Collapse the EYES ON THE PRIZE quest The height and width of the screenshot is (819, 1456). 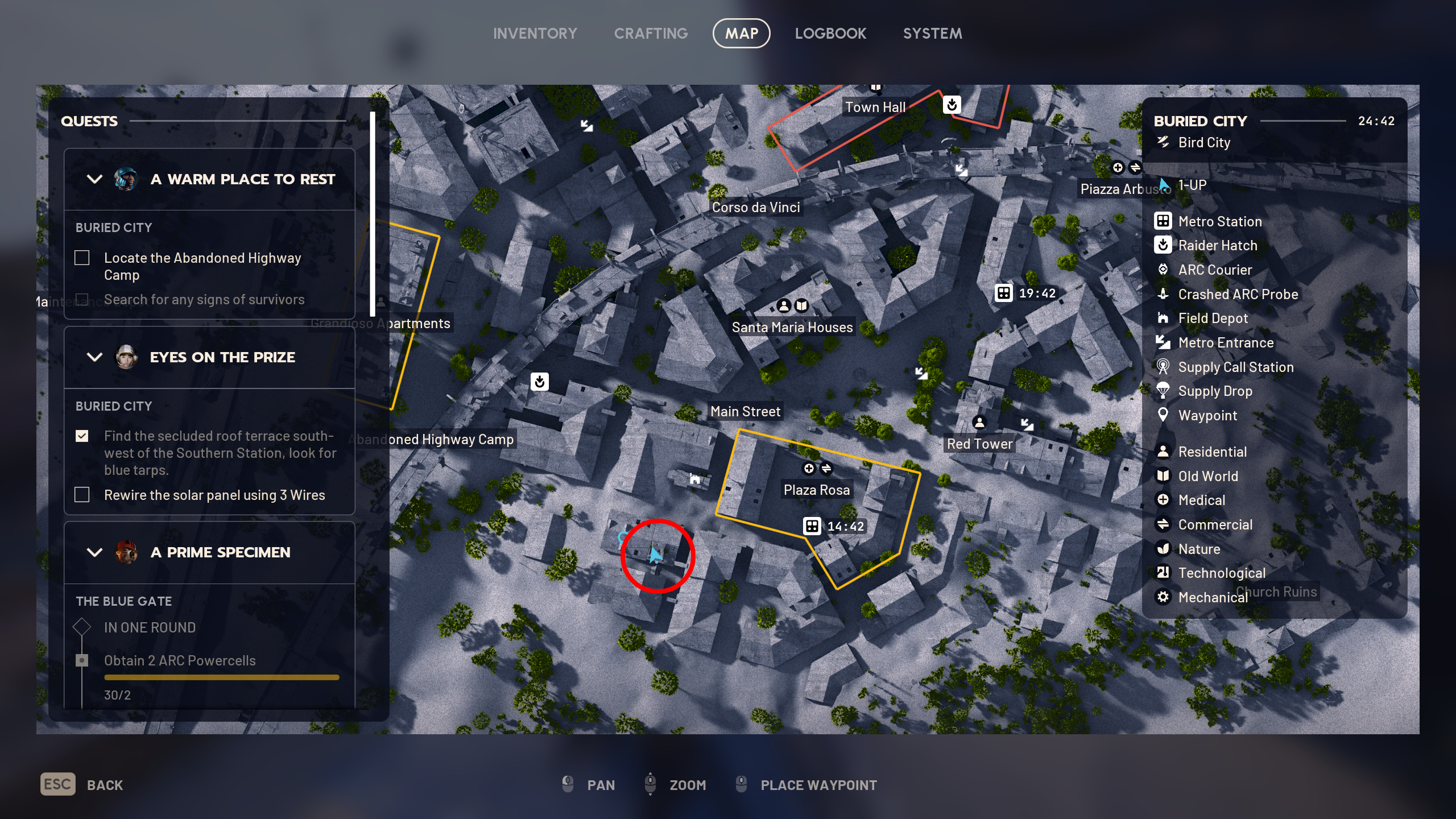[x=96, y=357]
